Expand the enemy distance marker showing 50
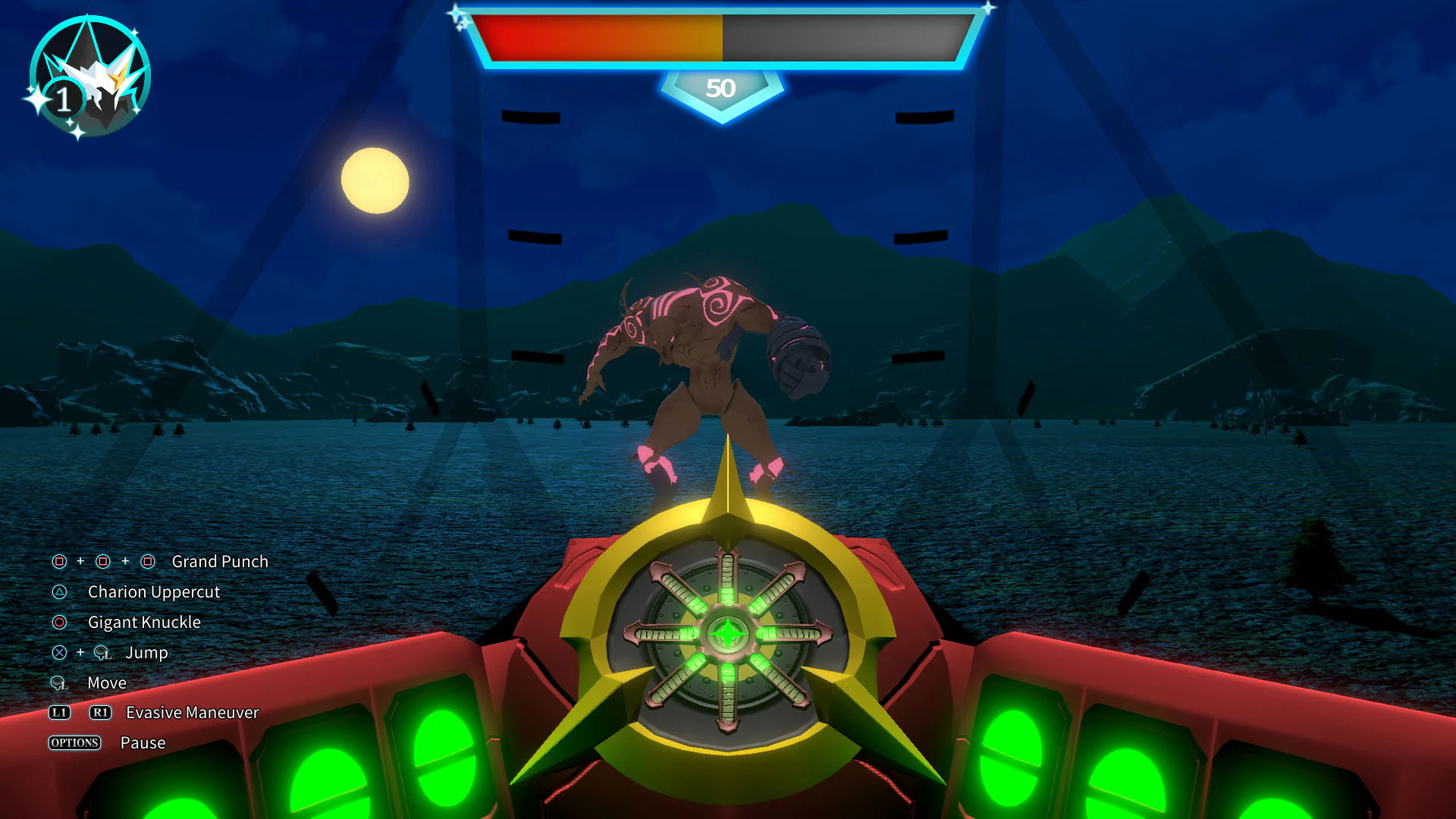The image size is (1456, 819). point(722,88)
